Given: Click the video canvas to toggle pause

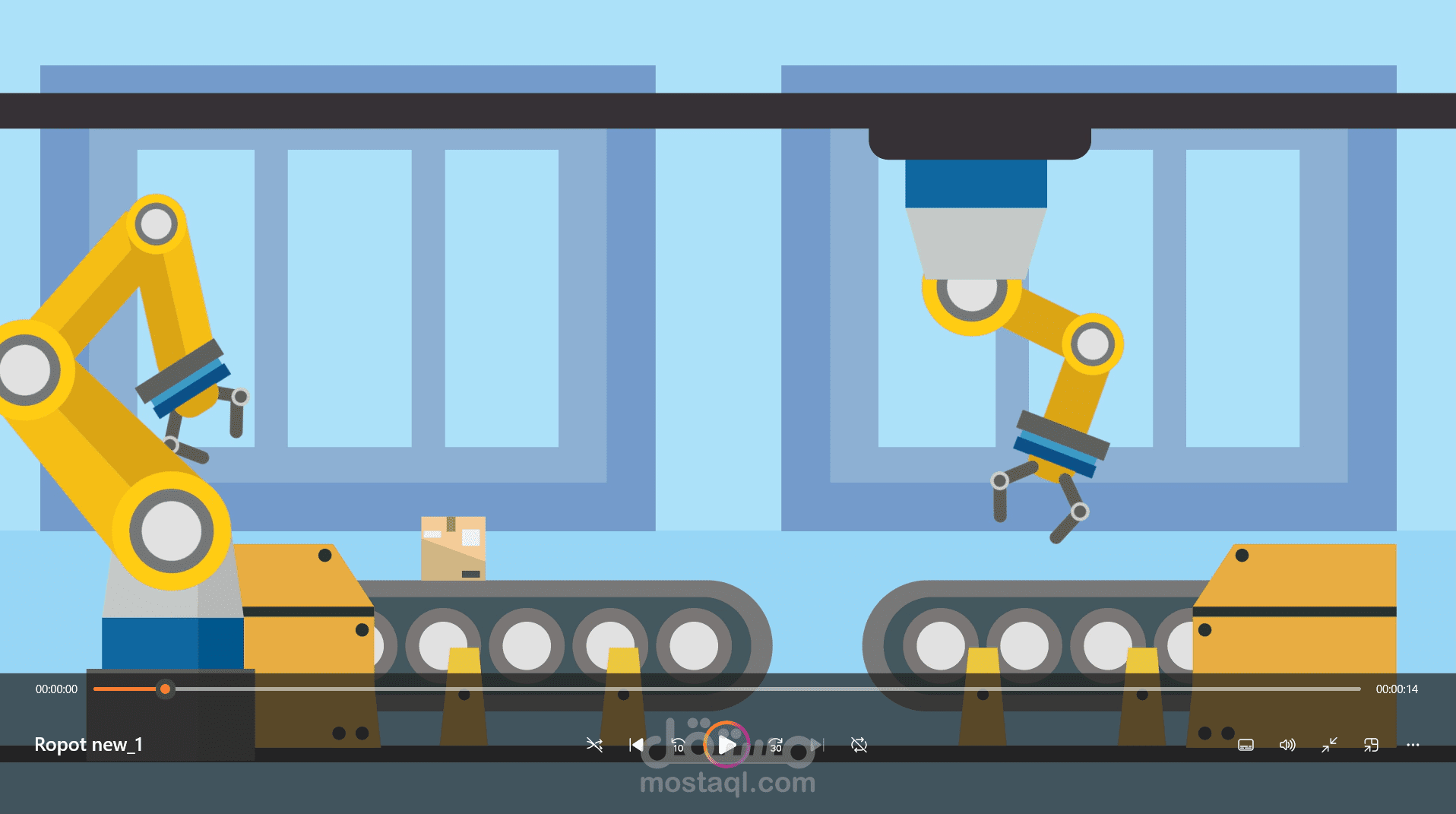Looking at the screenshot, I should coord(728,342).
